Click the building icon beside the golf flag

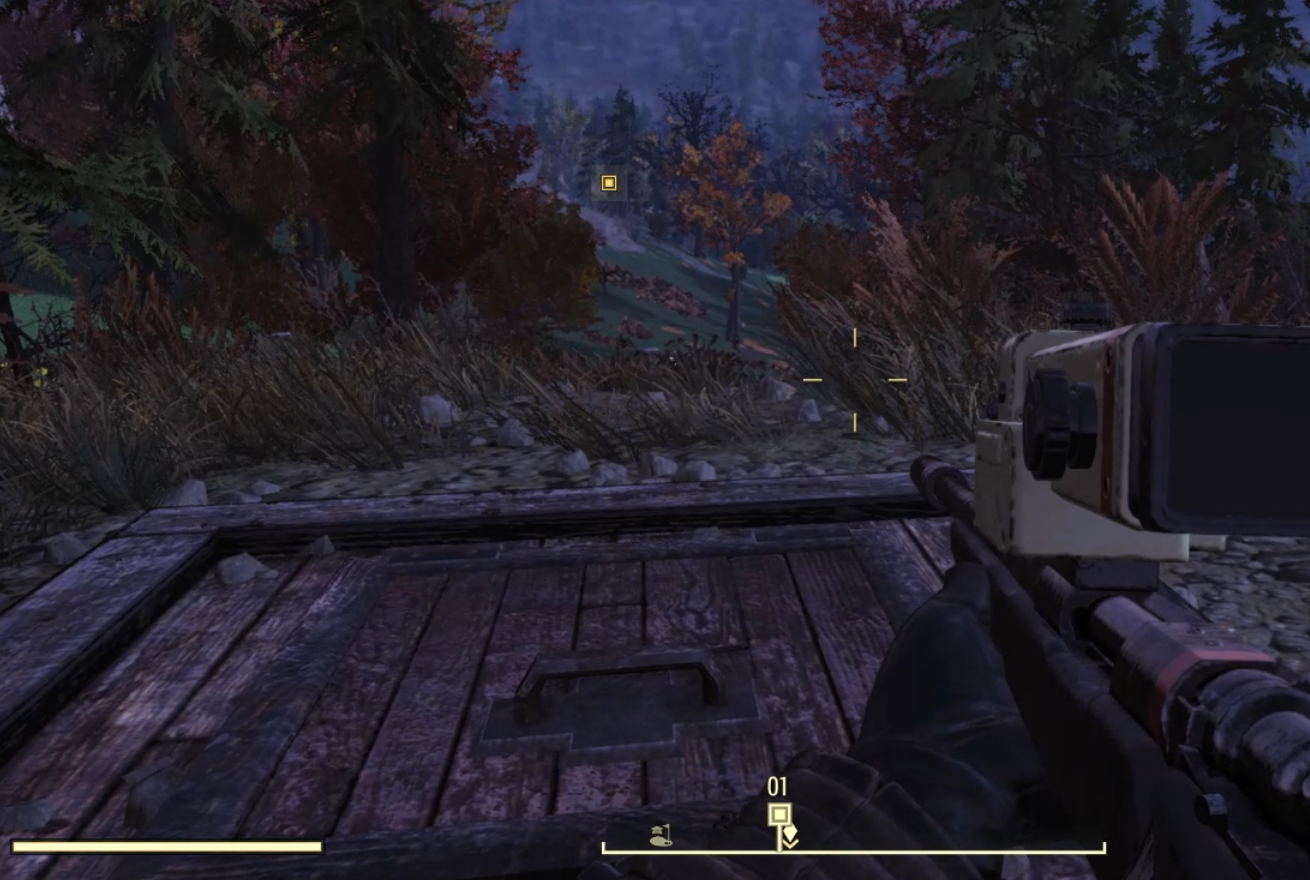[655, 831]
